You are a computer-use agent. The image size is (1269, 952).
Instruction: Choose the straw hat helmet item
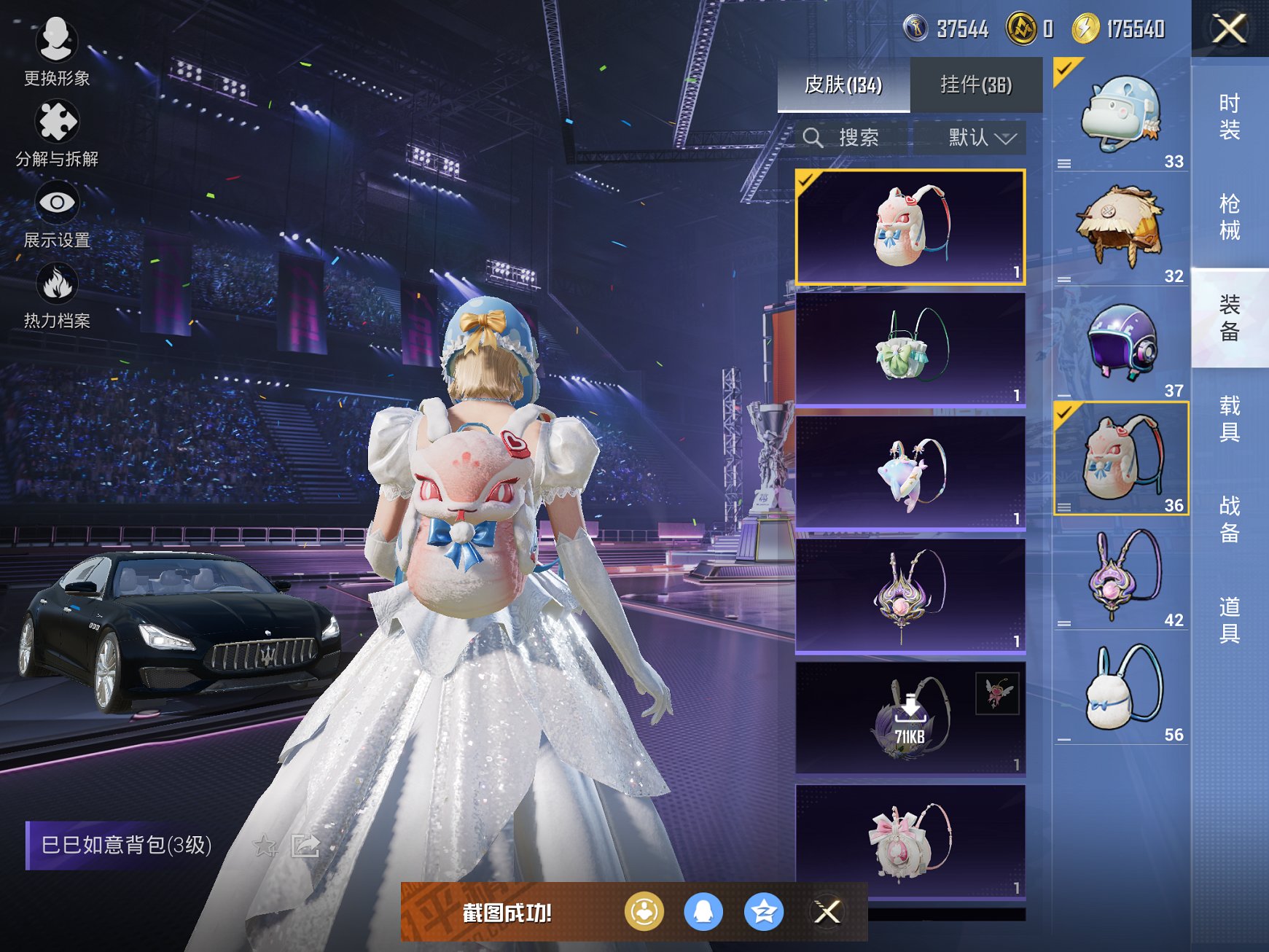click(1120, 228)
